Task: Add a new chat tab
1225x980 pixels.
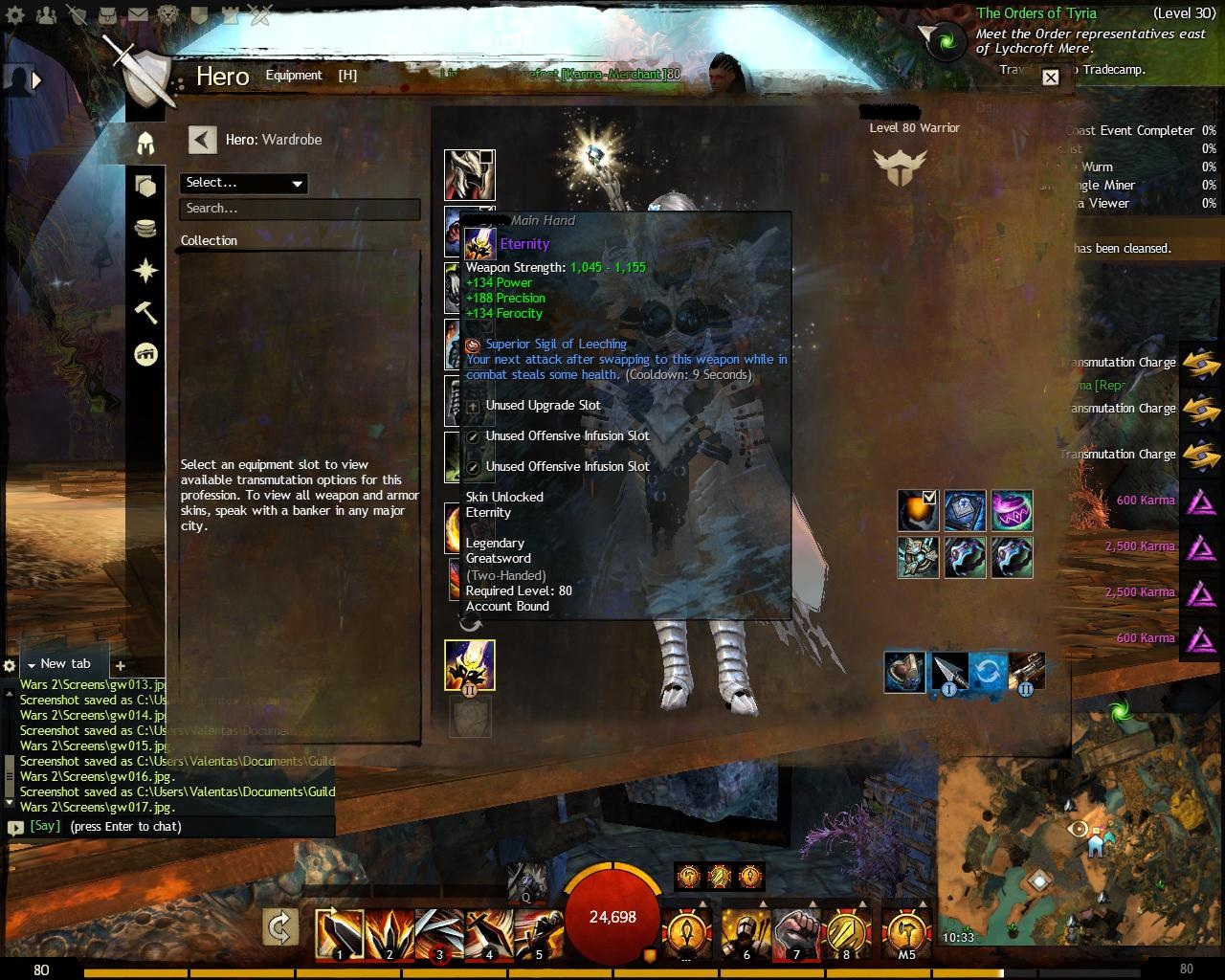Action: point(120,665)
